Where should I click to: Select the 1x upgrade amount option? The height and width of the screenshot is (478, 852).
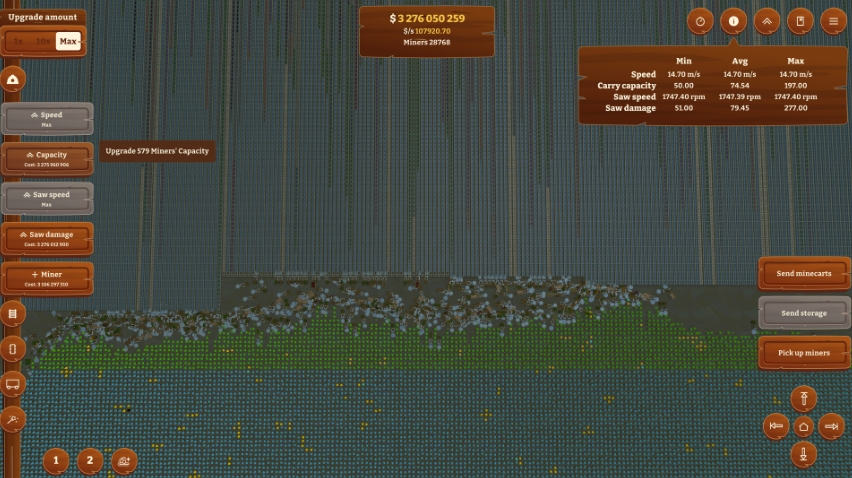[18, 41]
